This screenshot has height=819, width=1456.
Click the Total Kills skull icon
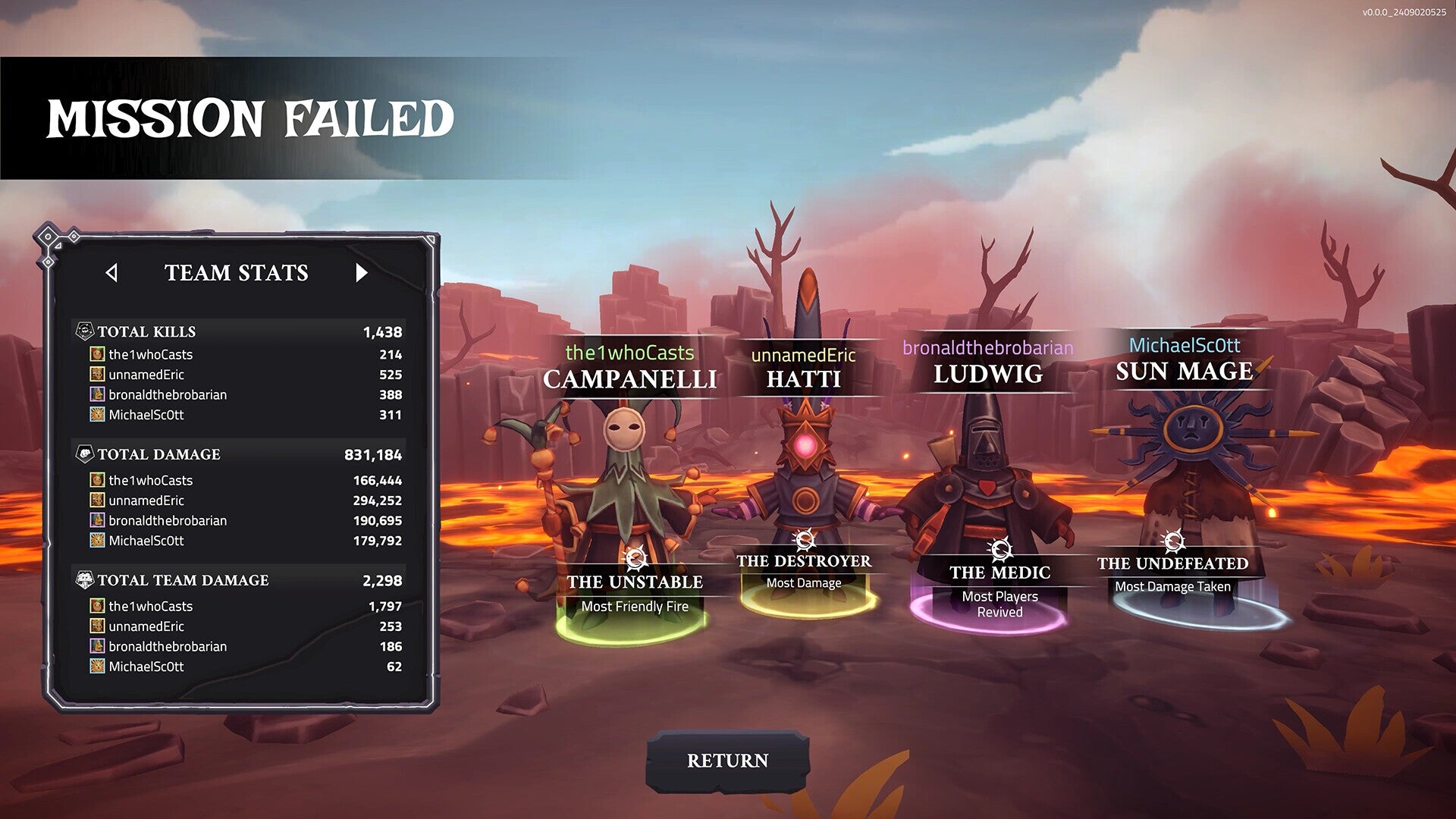83,331
